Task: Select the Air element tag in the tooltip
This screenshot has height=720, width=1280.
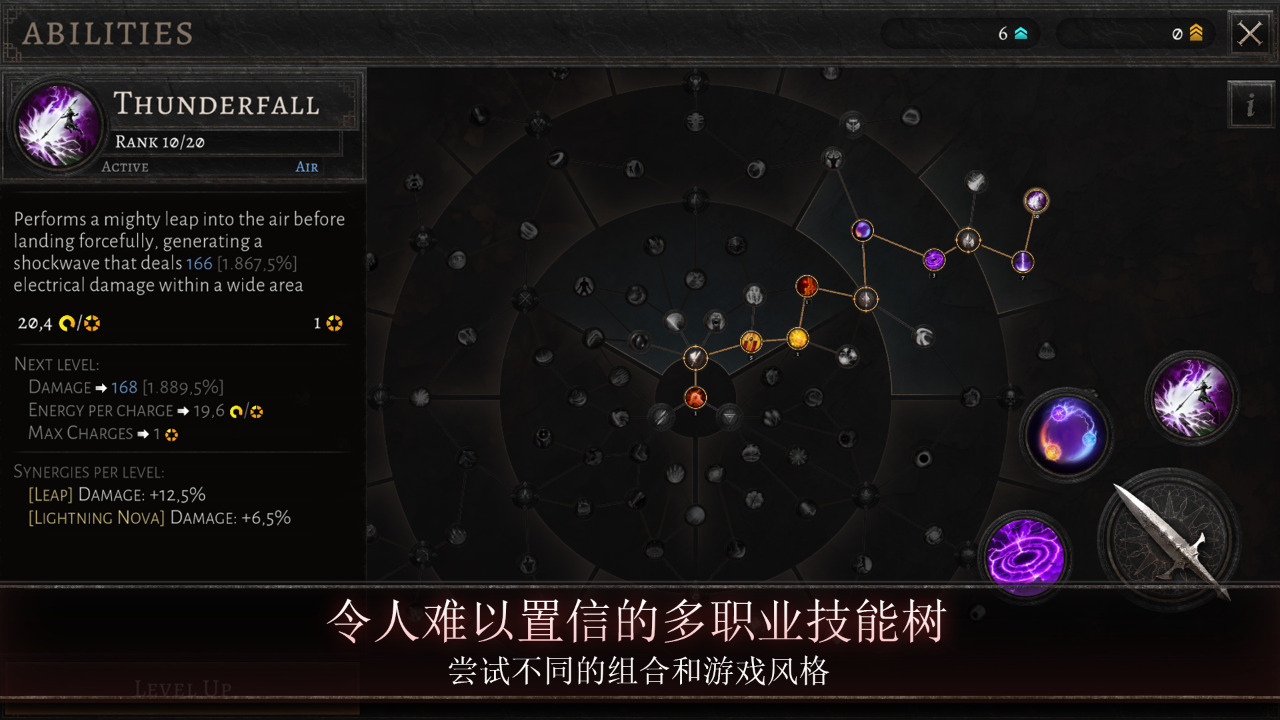Action: (306, 166)
